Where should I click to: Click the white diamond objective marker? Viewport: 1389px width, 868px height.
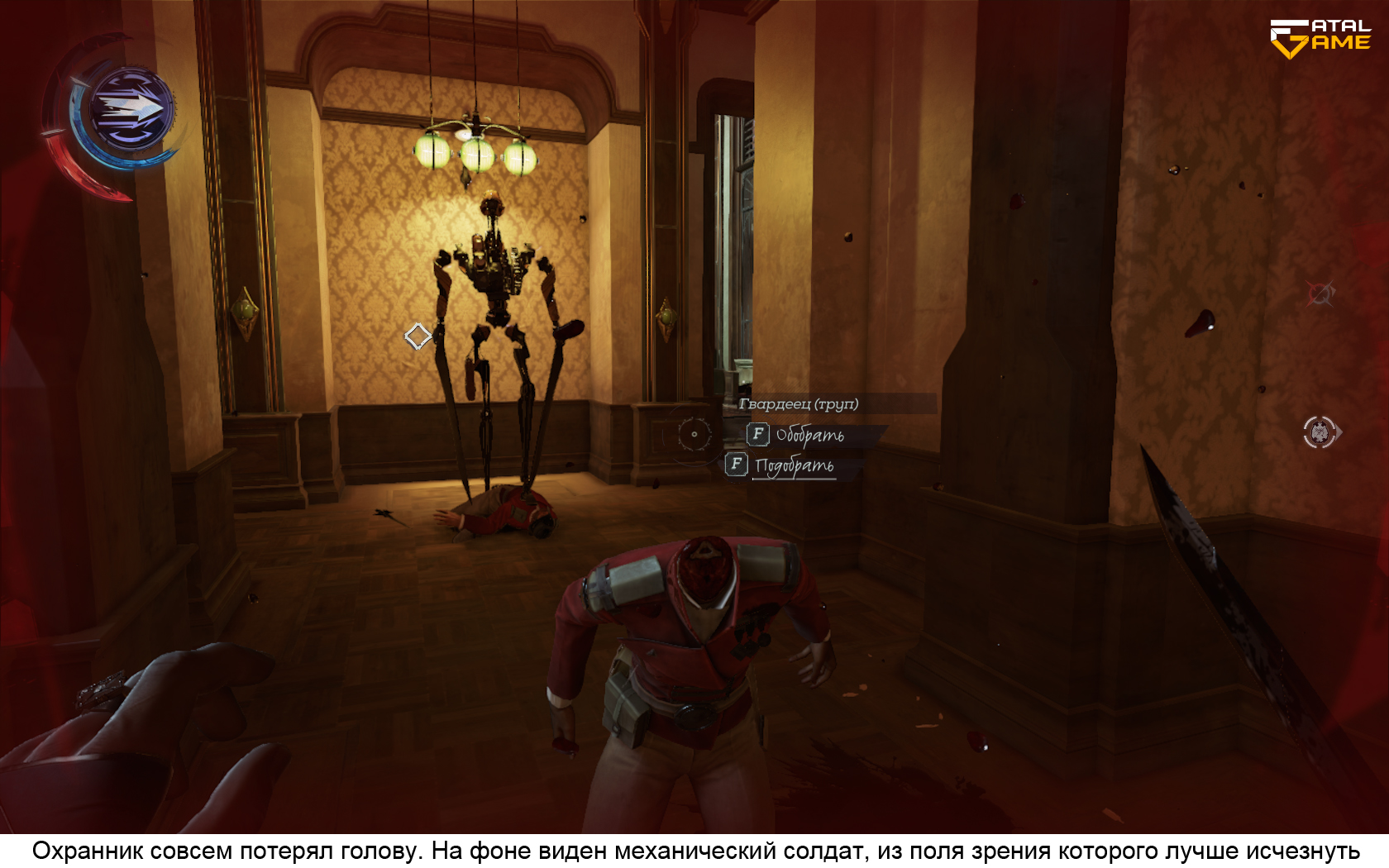[x=418, y=336]
